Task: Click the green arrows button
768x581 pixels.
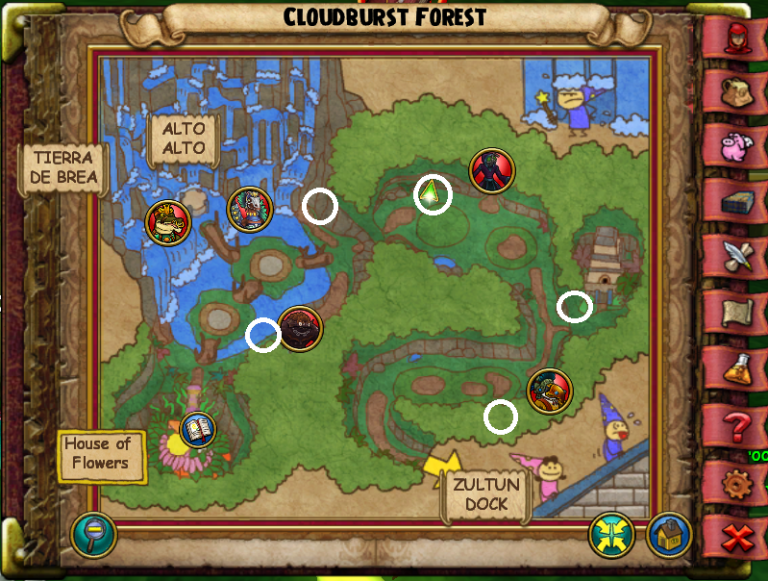Action: pos(610,535)
